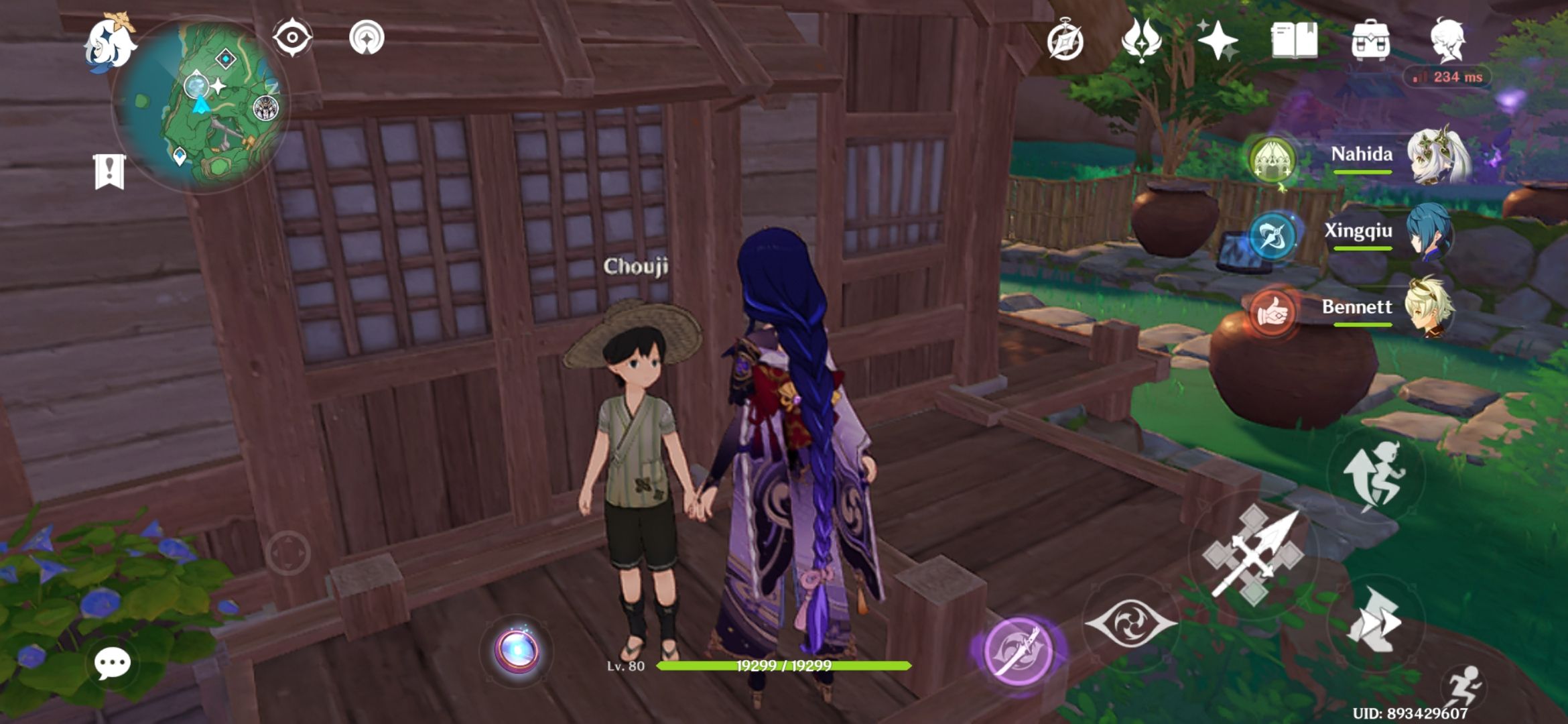Open the Events page via compass icon

click(x=1066, y=42)
